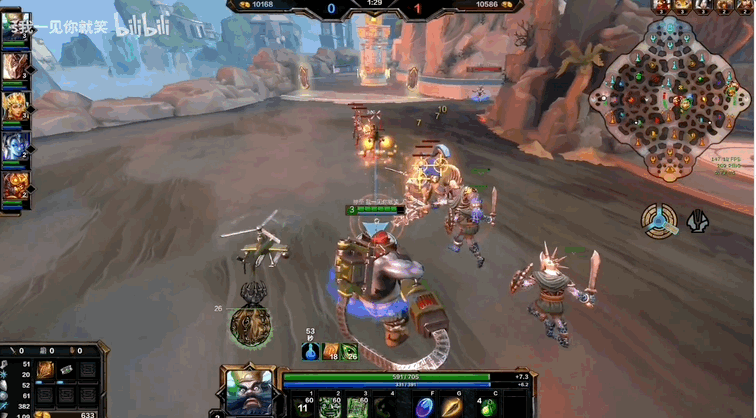Click the orange buff icon showing 18
Image resolution: width=756 pixels, height=418 pixels.
330,351
